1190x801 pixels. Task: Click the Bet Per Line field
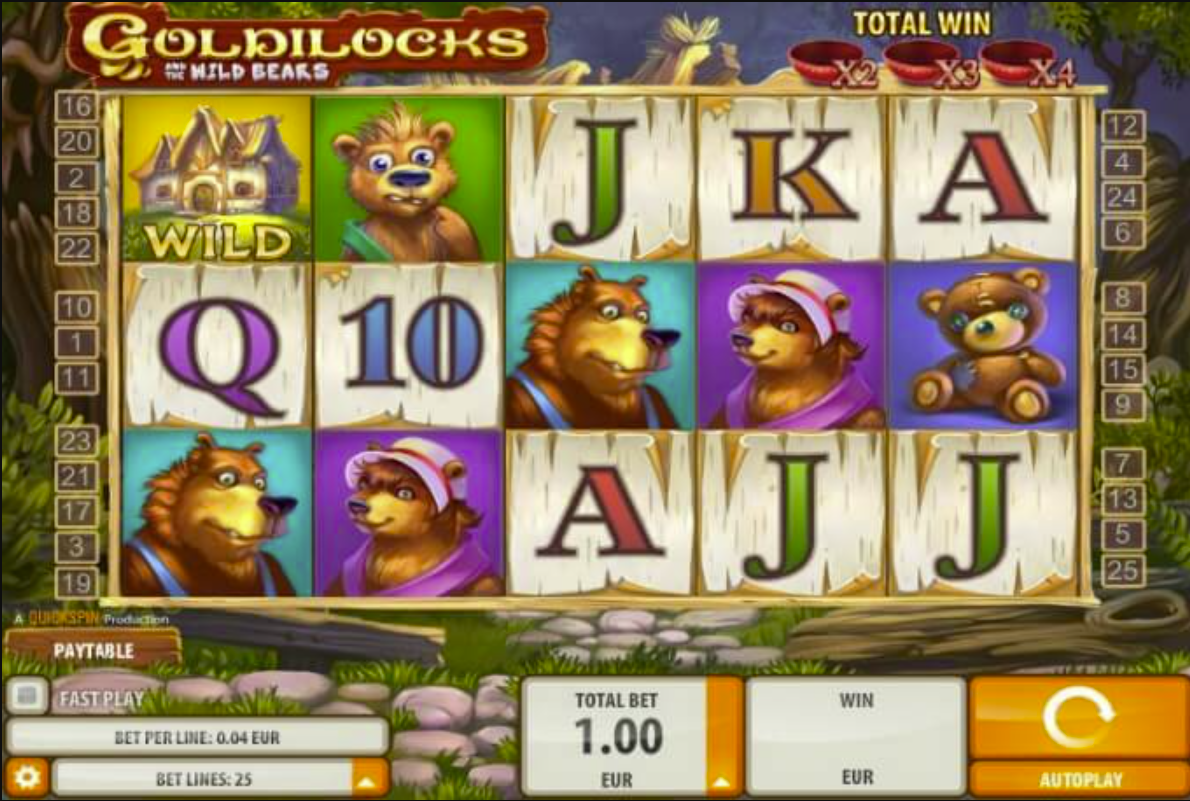pos(197,738)
